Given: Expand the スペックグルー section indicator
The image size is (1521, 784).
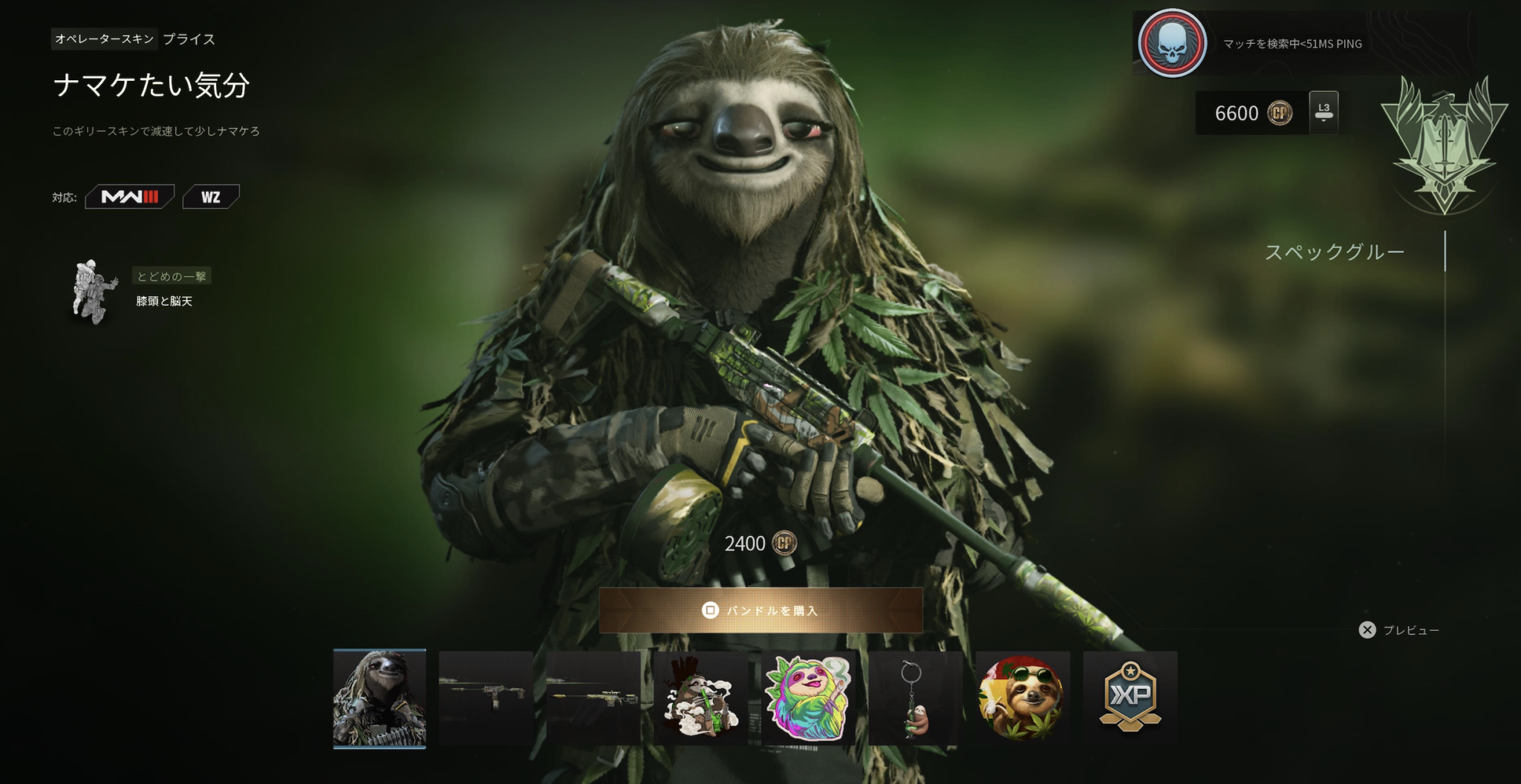Looking at the screenshot, I should coord(1333,252).
